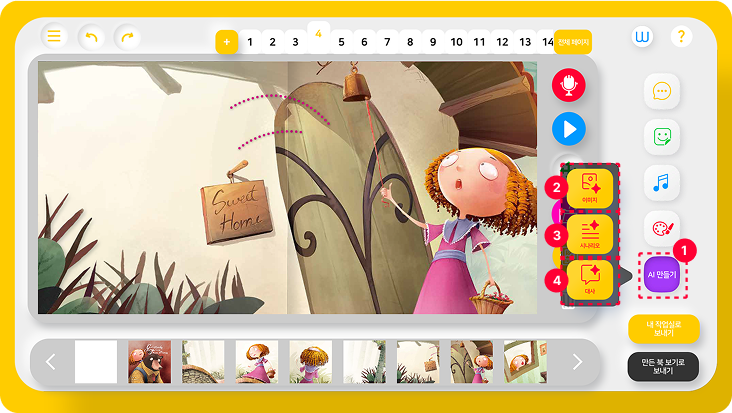This screenshot has height=413, width=732.
Task: Play the page with the blue play button
Action: (x=569, y=129)
